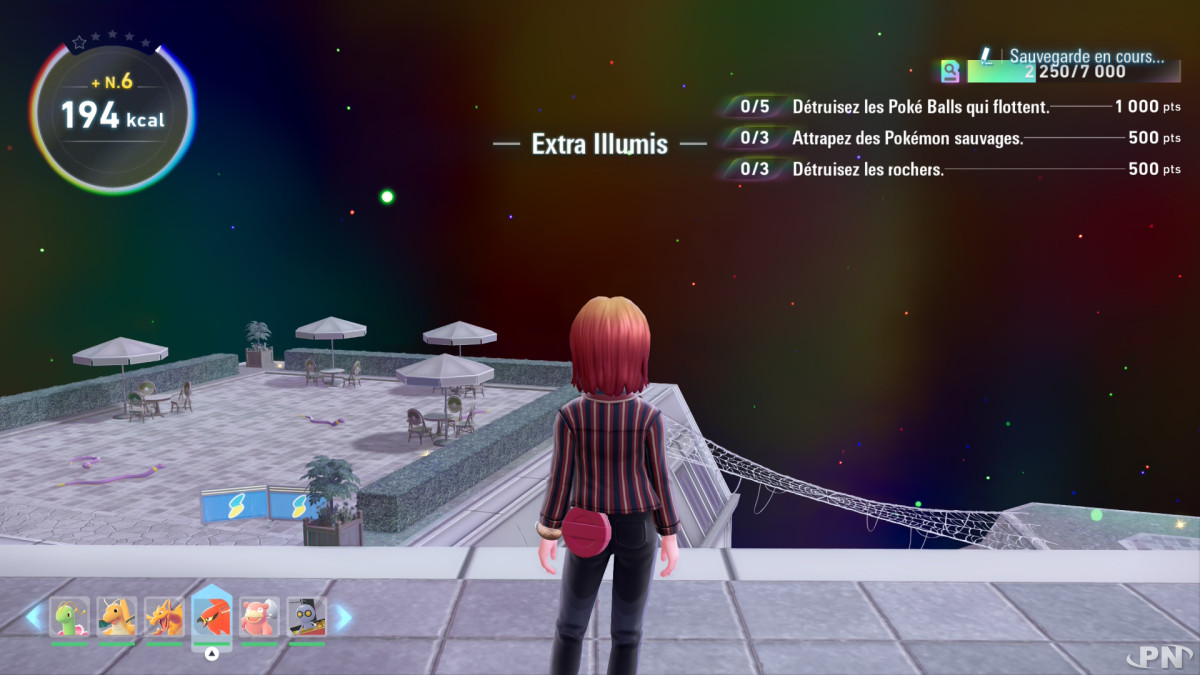Pick Slowbro from the party bar
Image resolution: width=1200 pixels, height=675 pixels.
259,617
